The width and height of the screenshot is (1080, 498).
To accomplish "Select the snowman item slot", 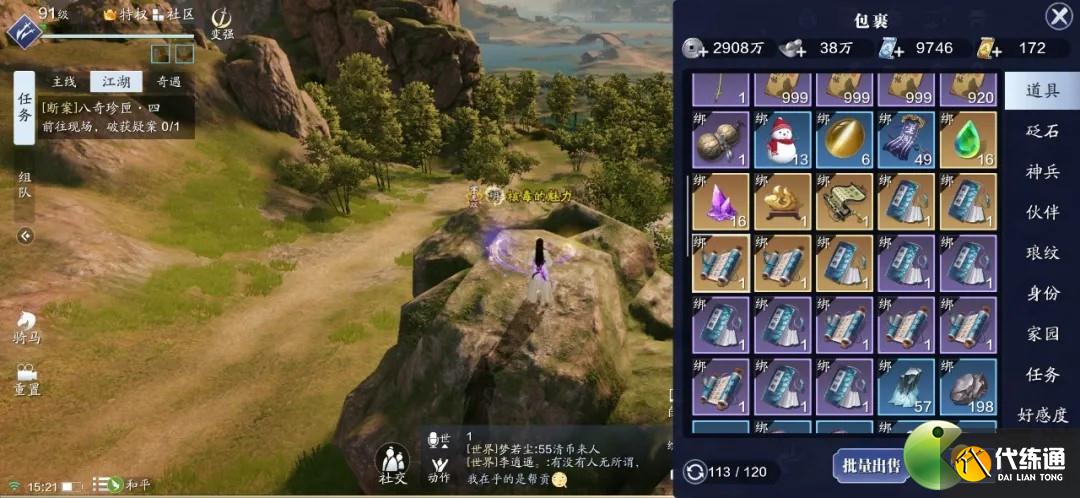I will pos(781,140).
